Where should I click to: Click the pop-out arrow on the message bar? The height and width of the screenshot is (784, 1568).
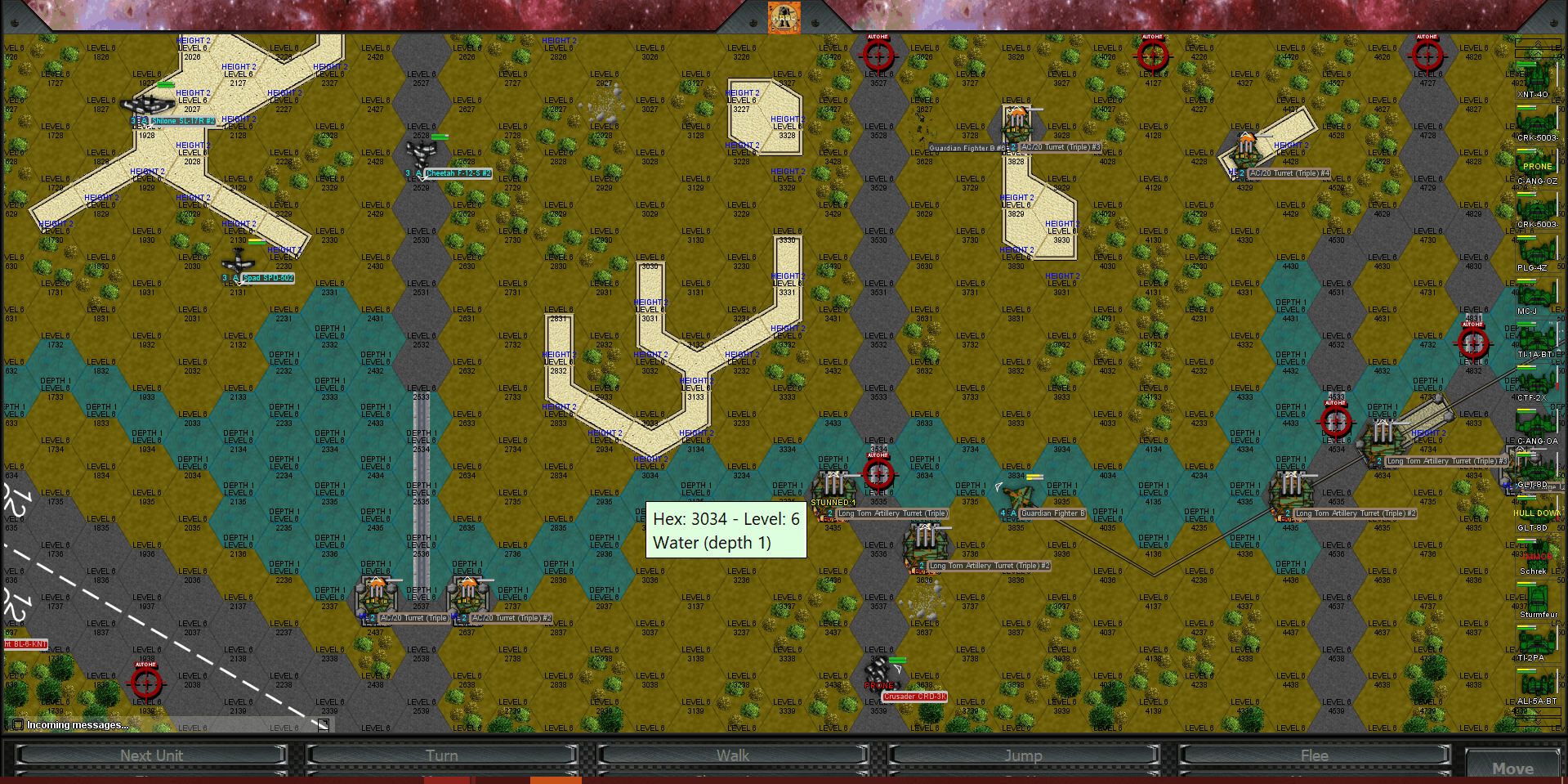(x=322, y=724)
